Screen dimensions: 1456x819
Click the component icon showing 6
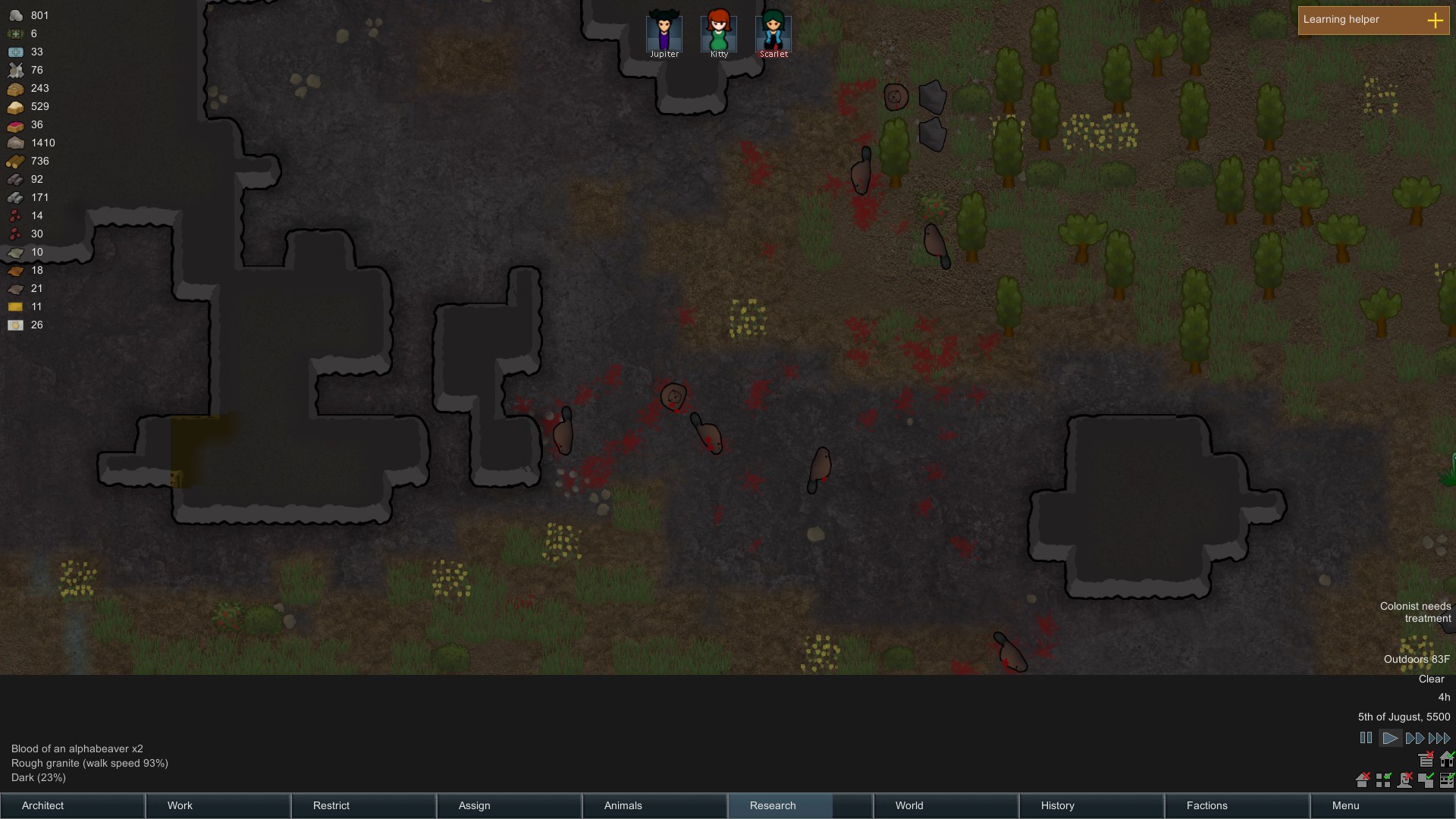(x=15, y=33)
